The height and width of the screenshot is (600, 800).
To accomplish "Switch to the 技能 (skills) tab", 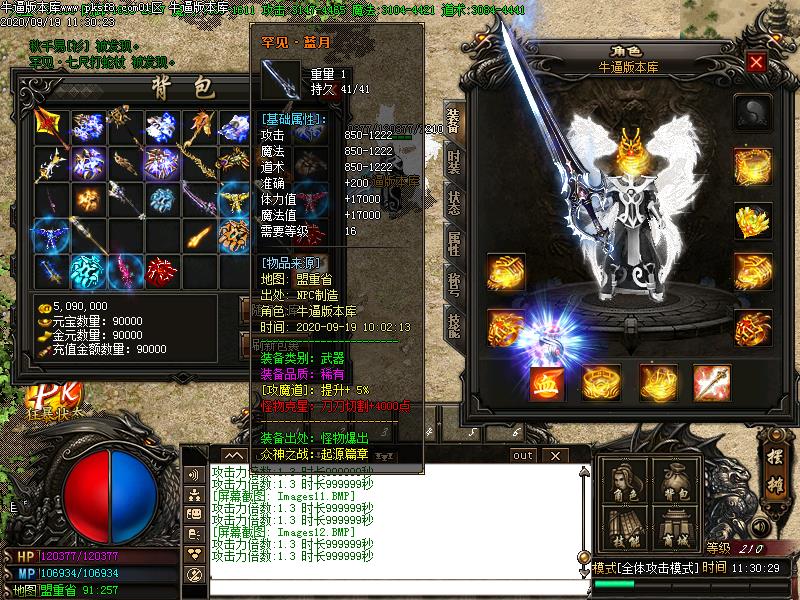I will click(453, 324).
